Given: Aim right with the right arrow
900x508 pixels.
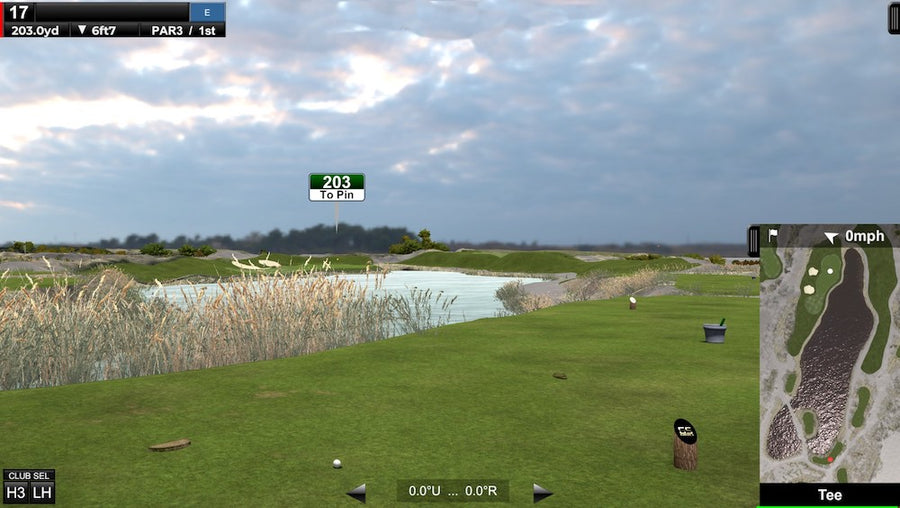Looking at the screenshot, I should click(542, 492).
